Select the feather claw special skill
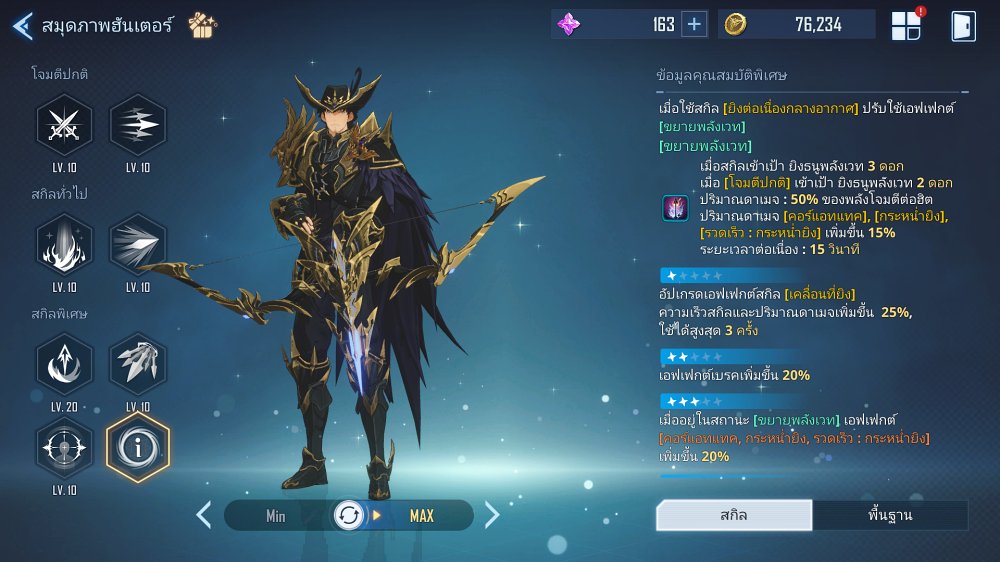Image resolution: width=1000 pixels, height=562 pixels. pos(138,364)
